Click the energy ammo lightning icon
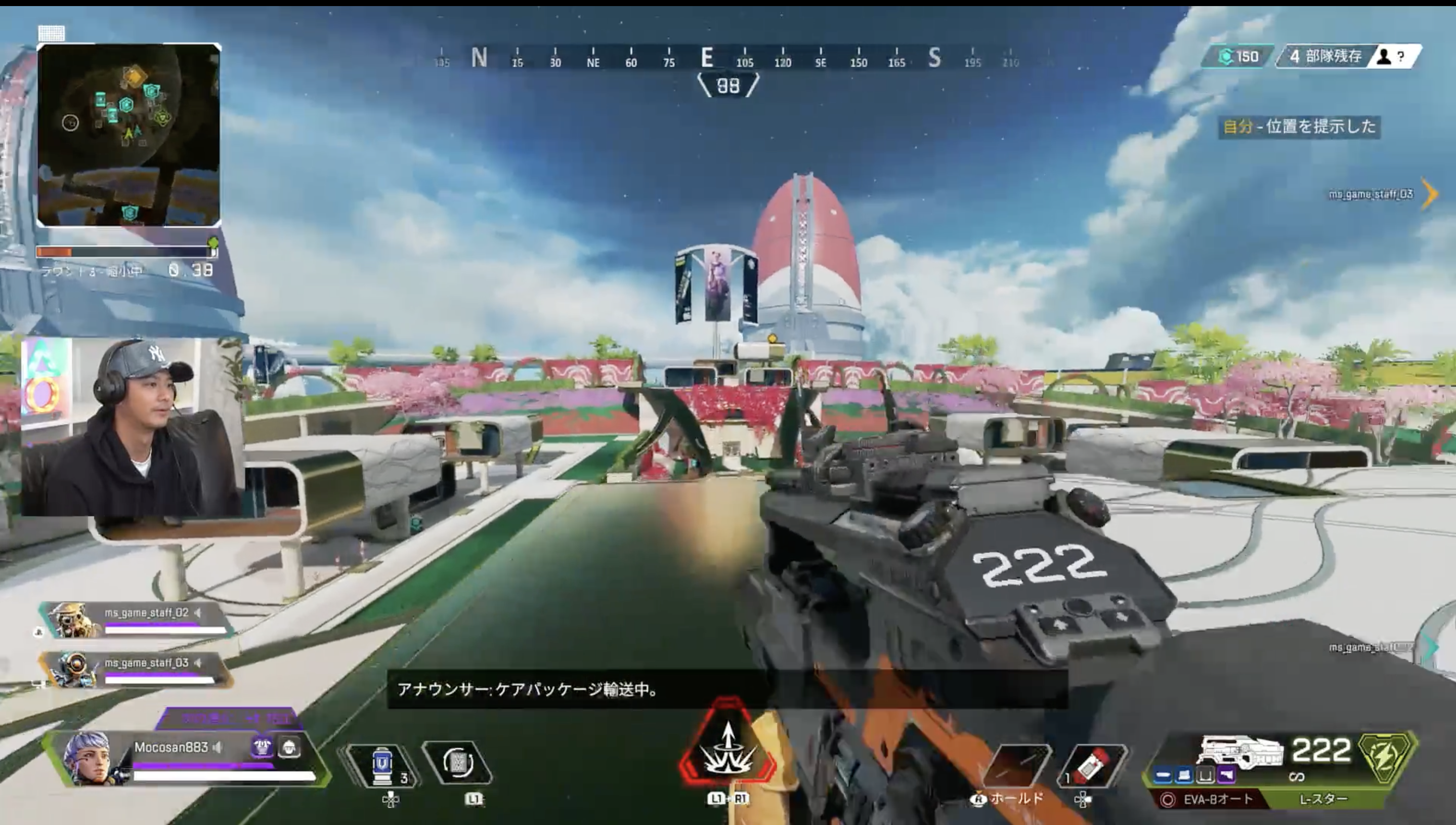The image size is (1456, 825). tap(1385, 757)
